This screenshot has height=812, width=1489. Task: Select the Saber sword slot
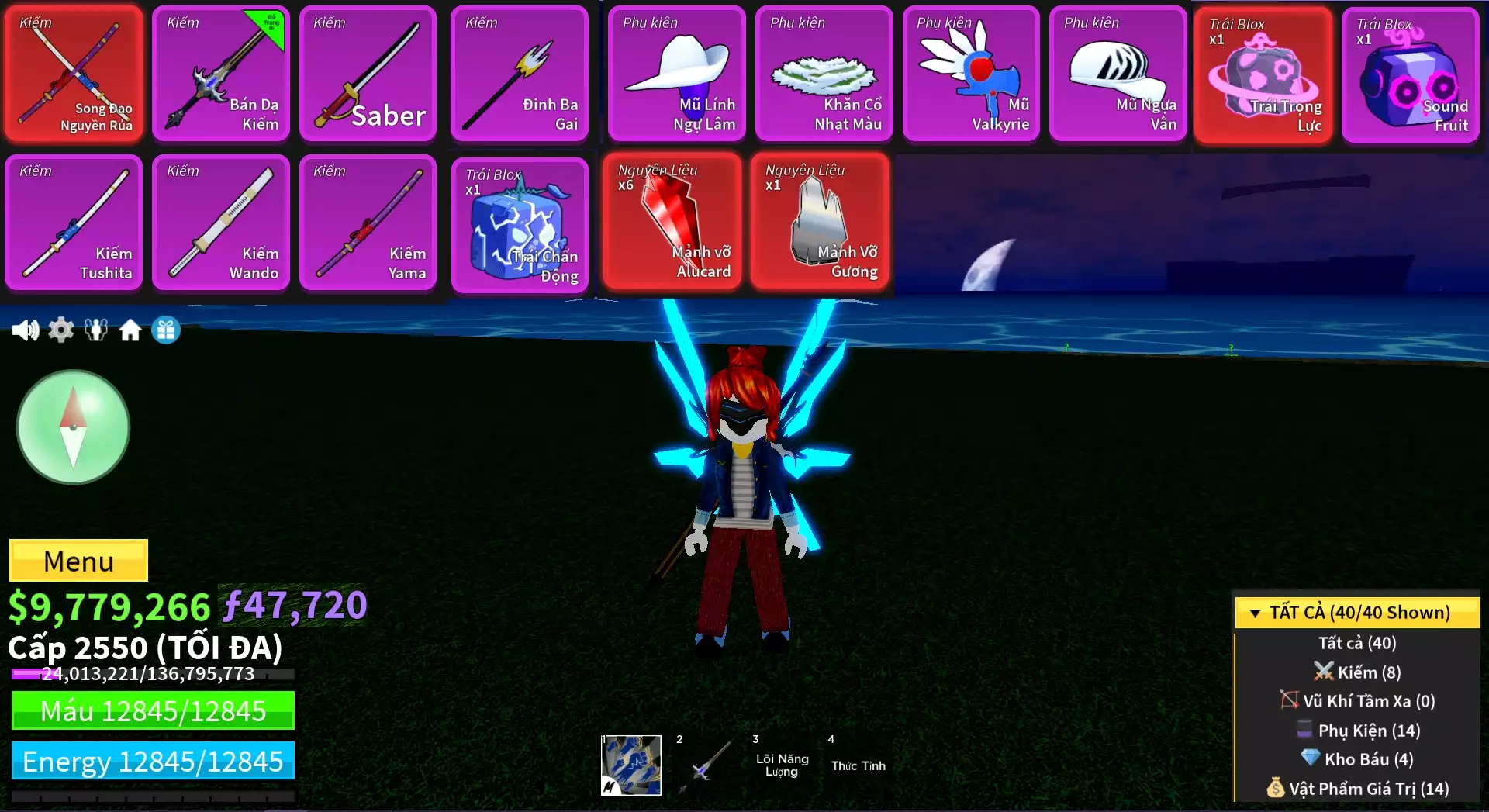368,74
